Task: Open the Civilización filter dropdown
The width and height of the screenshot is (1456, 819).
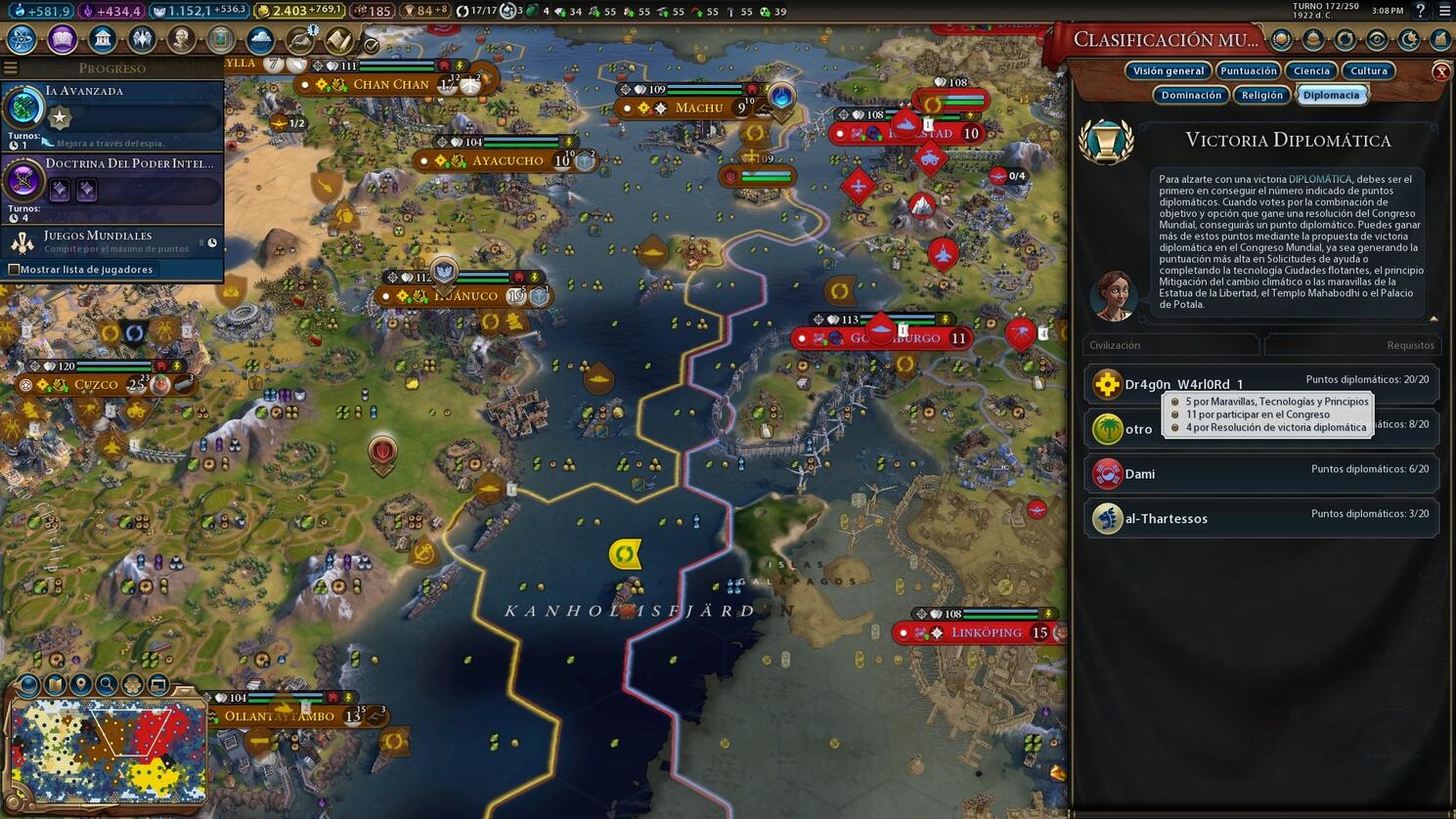Action: [x=1170, y=345]
